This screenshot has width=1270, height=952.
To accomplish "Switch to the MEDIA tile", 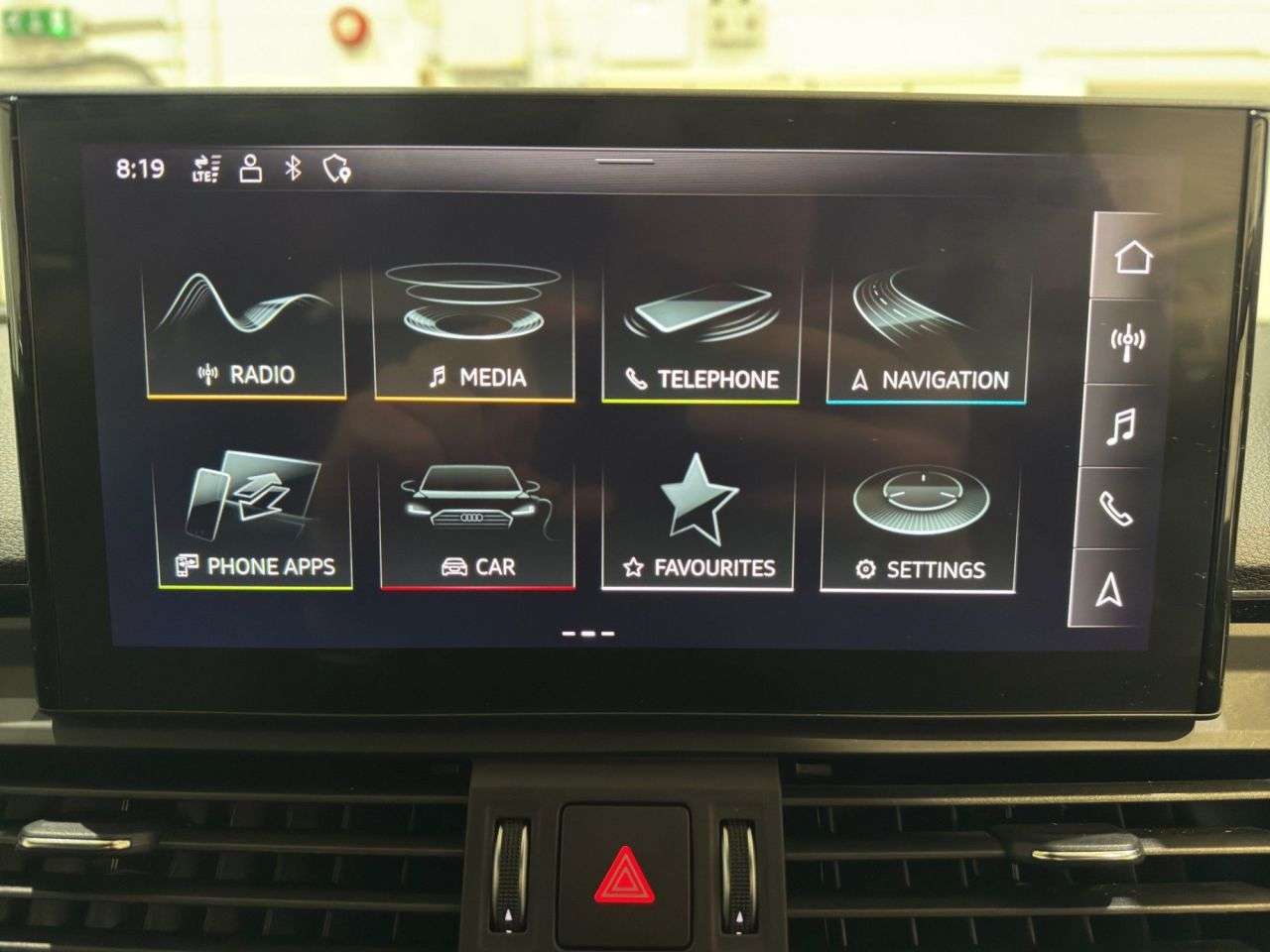I will [475, 325].
